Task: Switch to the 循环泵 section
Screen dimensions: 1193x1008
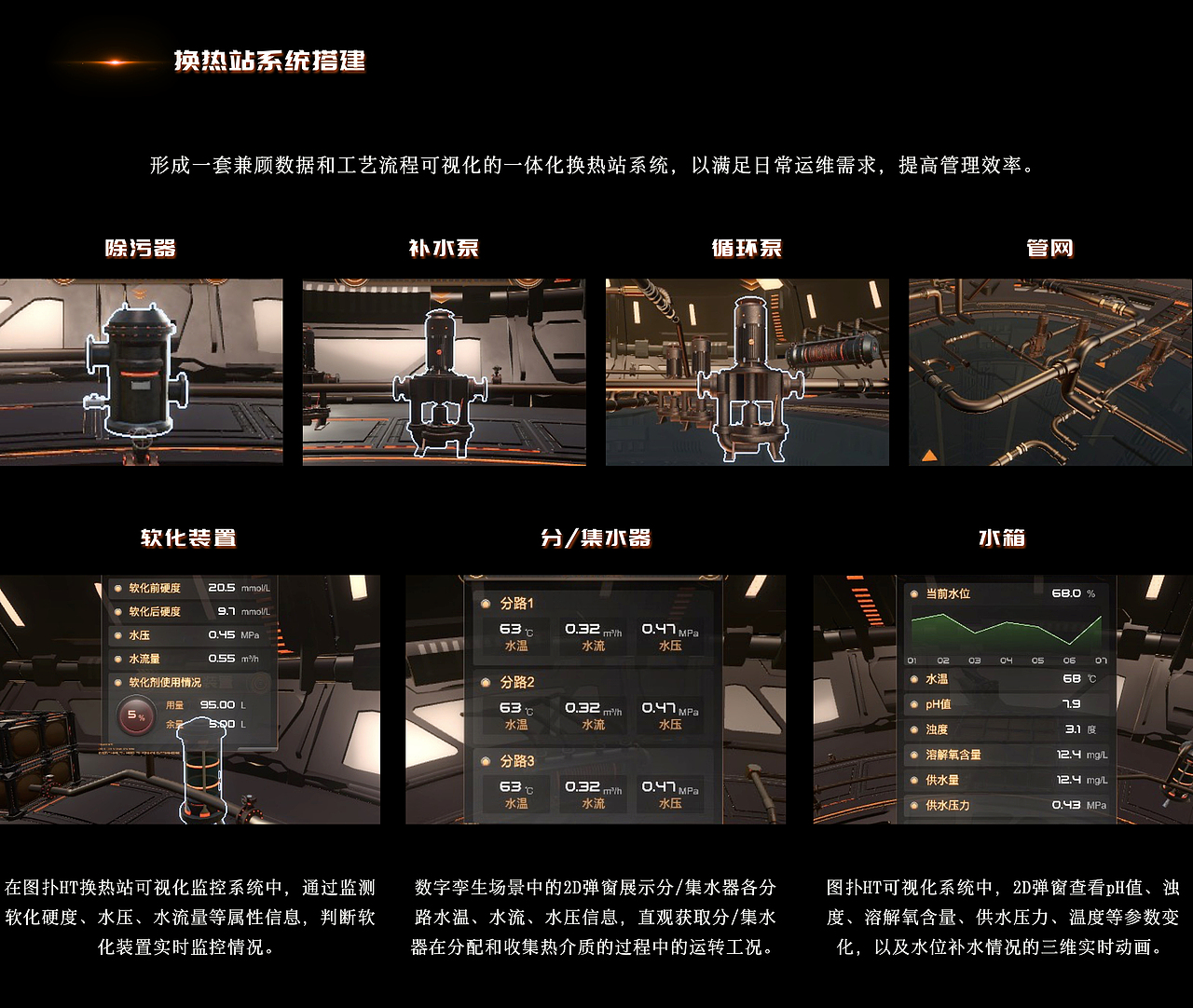Action: click(747, 249)
